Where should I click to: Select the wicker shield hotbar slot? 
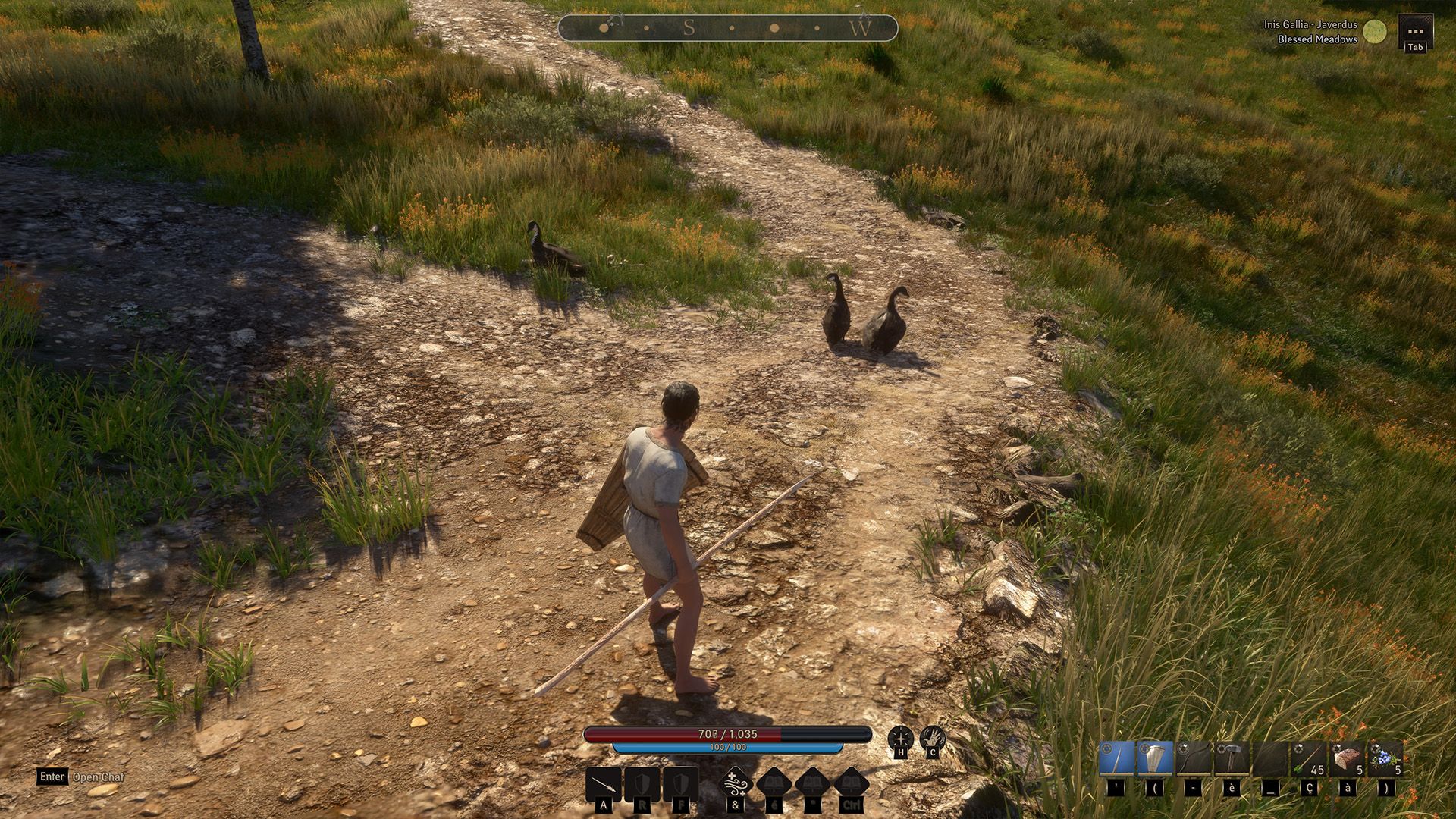click(x=1154, y=759)
